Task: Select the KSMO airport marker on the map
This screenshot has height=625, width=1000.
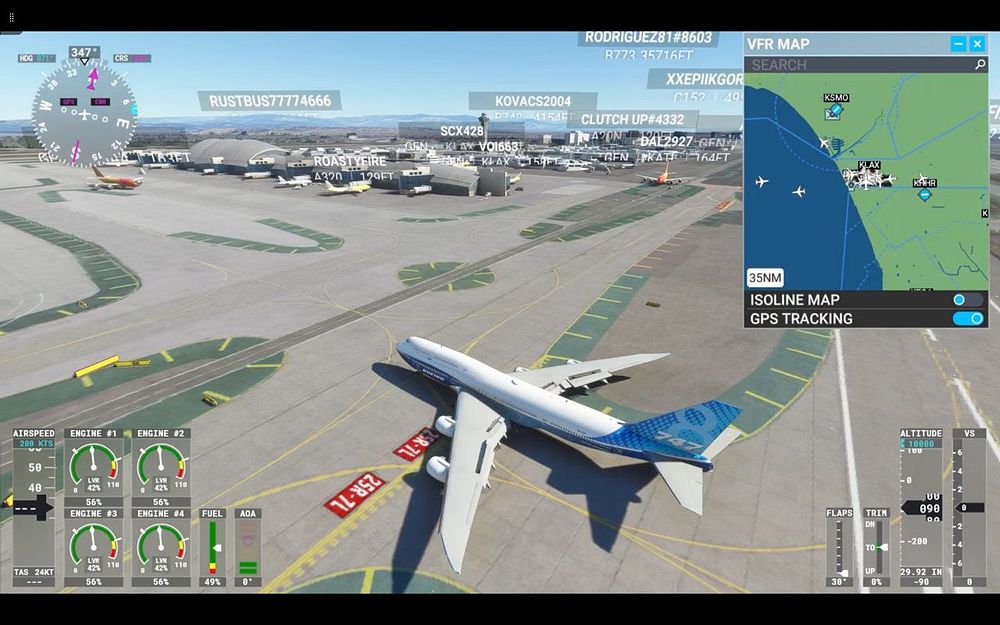Action: pos(834,109)
